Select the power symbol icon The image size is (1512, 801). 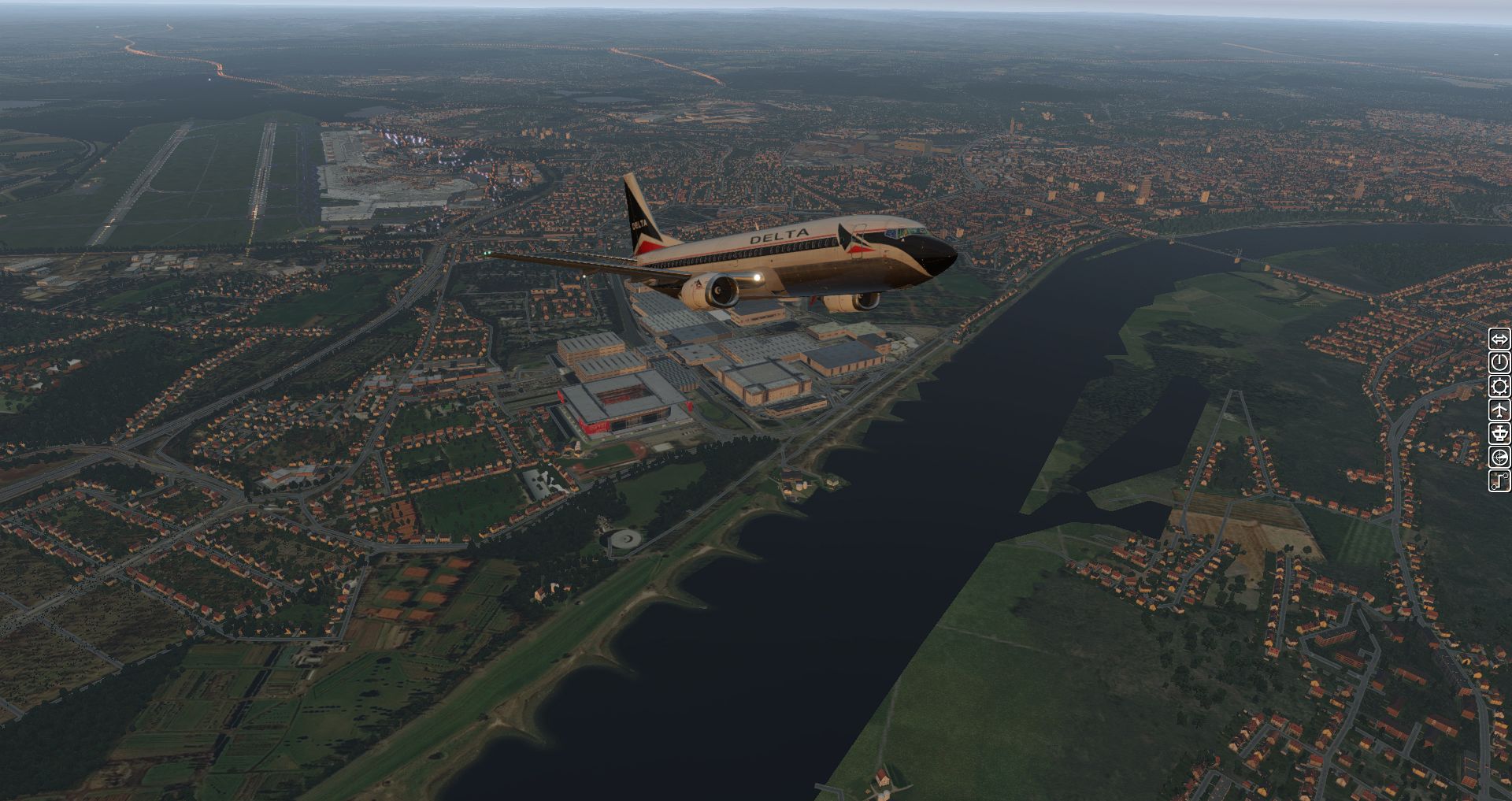pyautogui.click(x=1499, y=363)
